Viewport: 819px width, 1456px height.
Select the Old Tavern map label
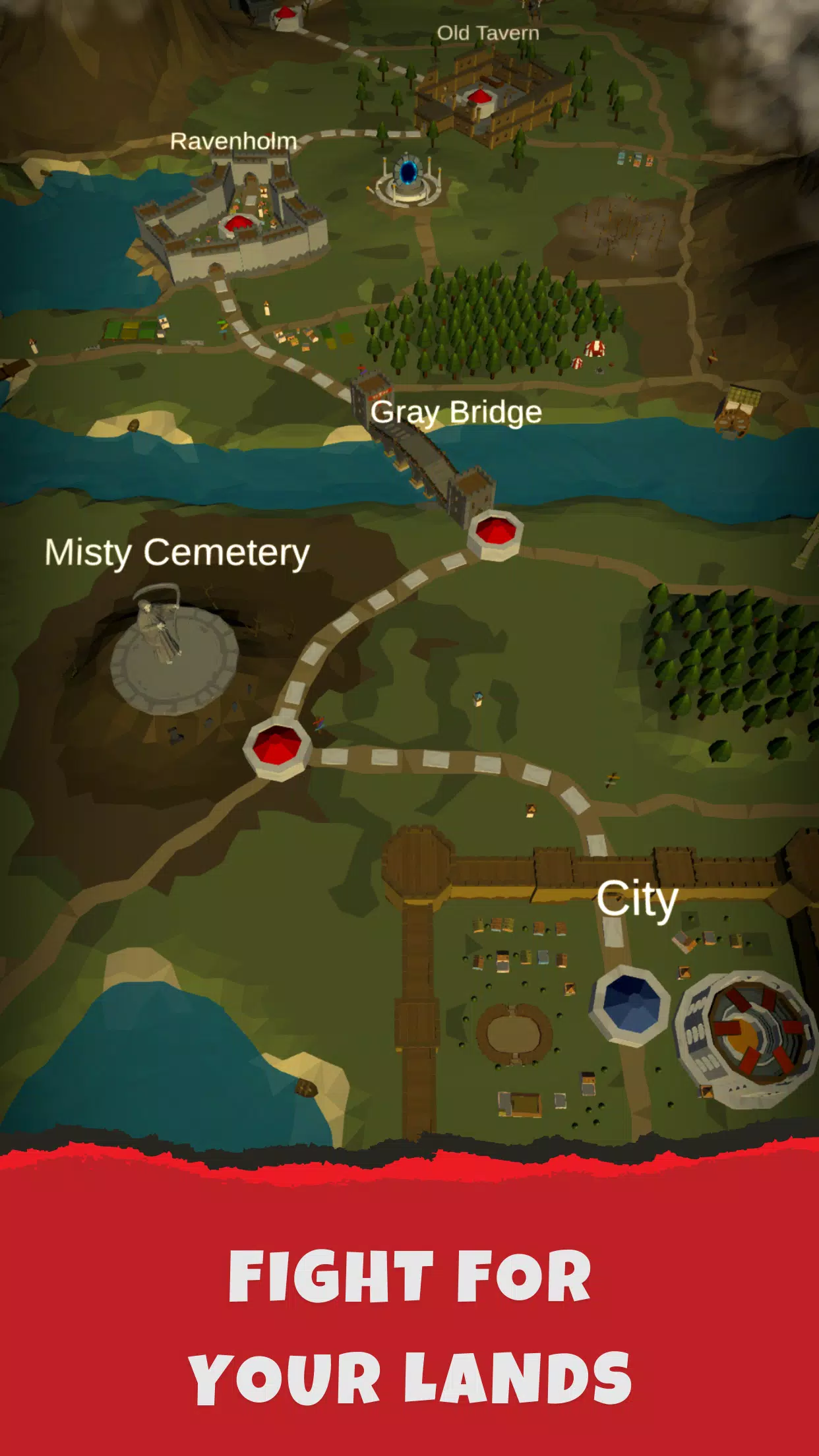coord(487,33)
